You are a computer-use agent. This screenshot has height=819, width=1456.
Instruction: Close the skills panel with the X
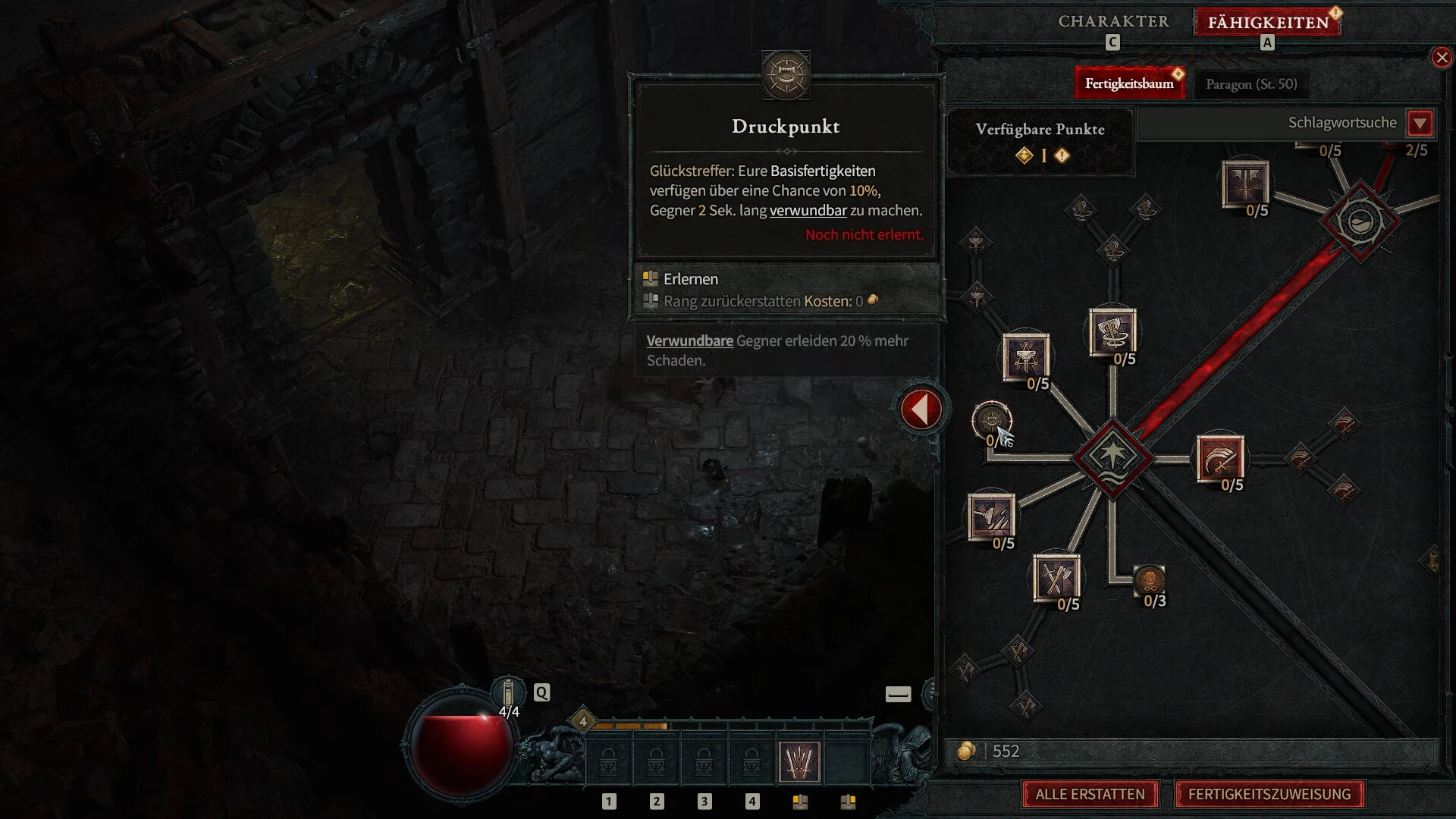(x=1441, y=58)
